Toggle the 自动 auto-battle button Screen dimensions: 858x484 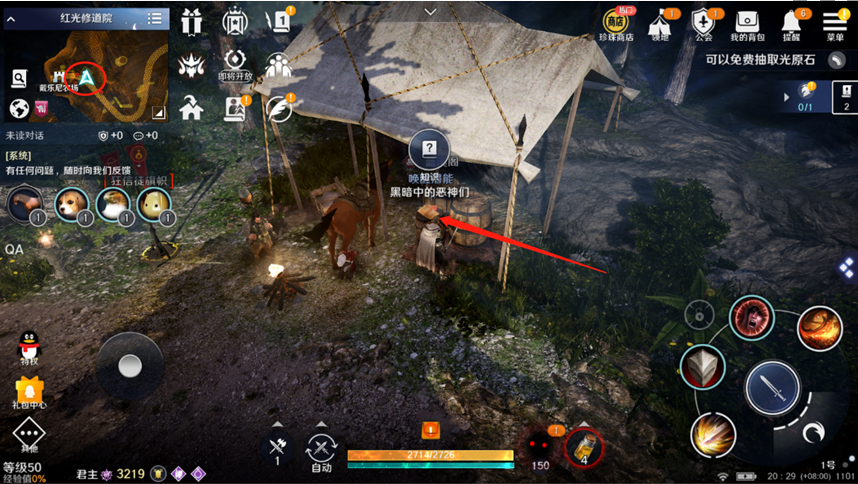tap(321, 449)
